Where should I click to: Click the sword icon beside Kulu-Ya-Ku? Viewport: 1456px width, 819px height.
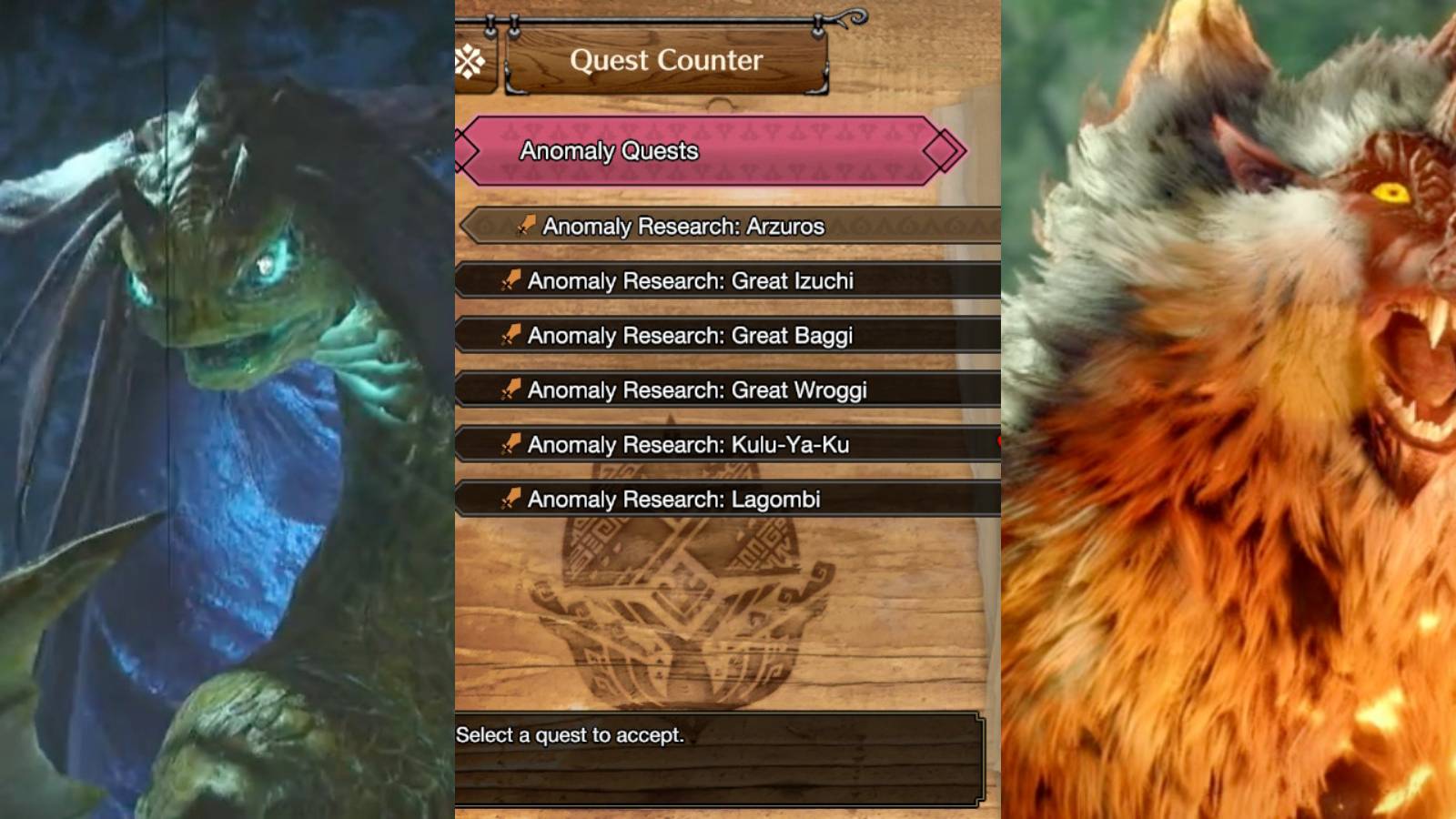pos(511,445)
